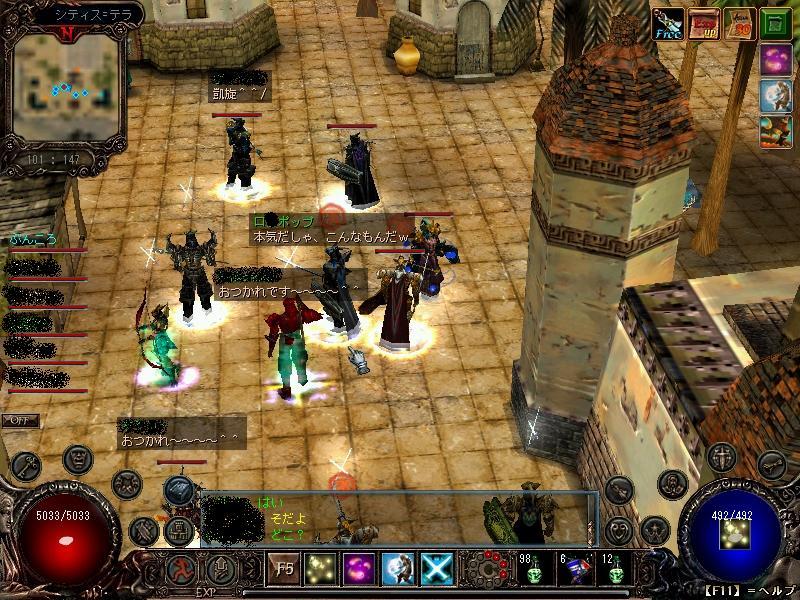Activate the yellow sparkles skill slot
Image resolution: width=800 pixels, height=600 pixels.
coord(320,568)
